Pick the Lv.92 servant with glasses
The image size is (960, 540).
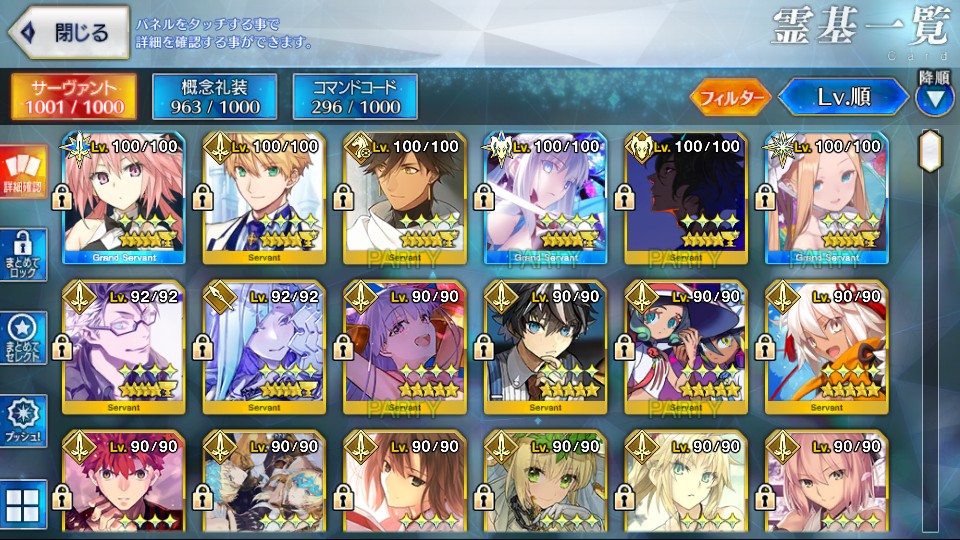pyautogui.click(x=123, y=346)
